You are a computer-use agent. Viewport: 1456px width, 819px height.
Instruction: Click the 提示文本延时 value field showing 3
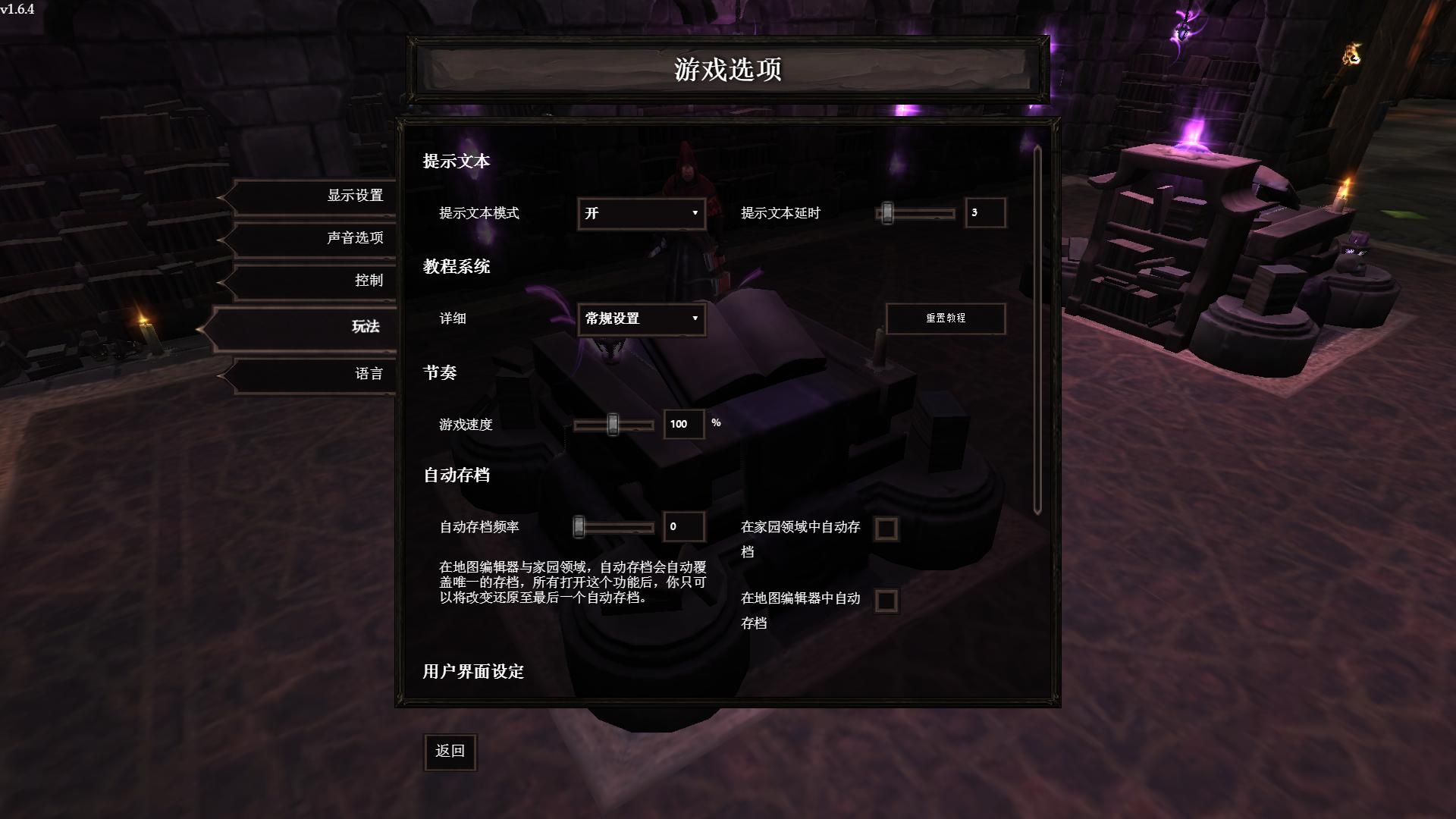point(984,213)
